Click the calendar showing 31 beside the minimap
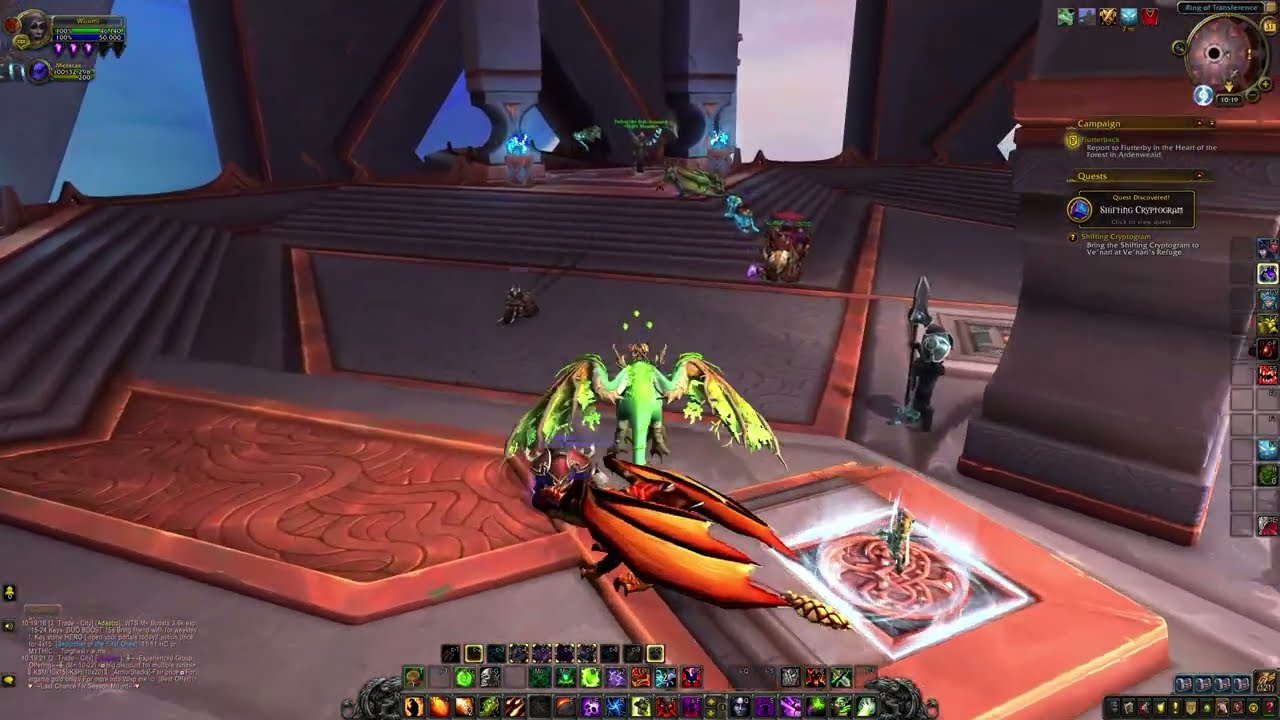 click(1269, 25)
